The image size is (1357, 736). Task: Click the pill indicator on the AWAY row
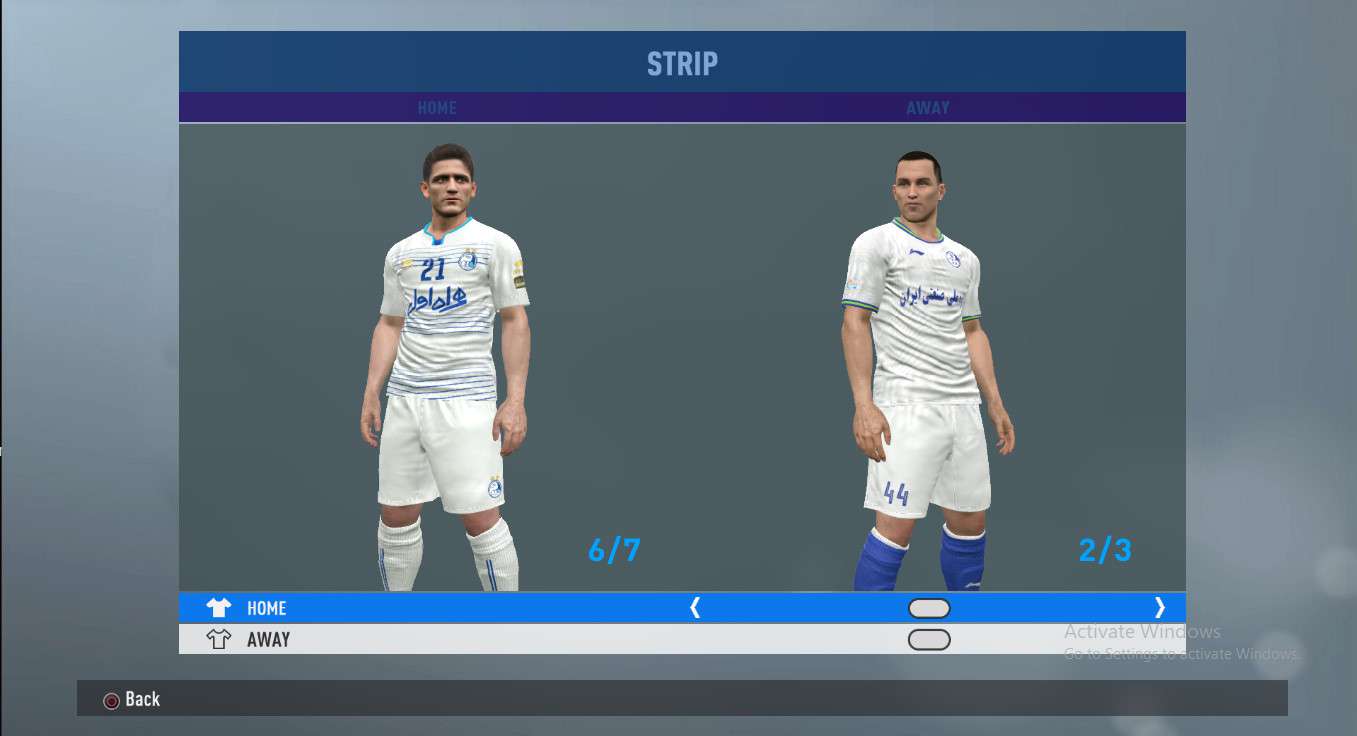929,640
